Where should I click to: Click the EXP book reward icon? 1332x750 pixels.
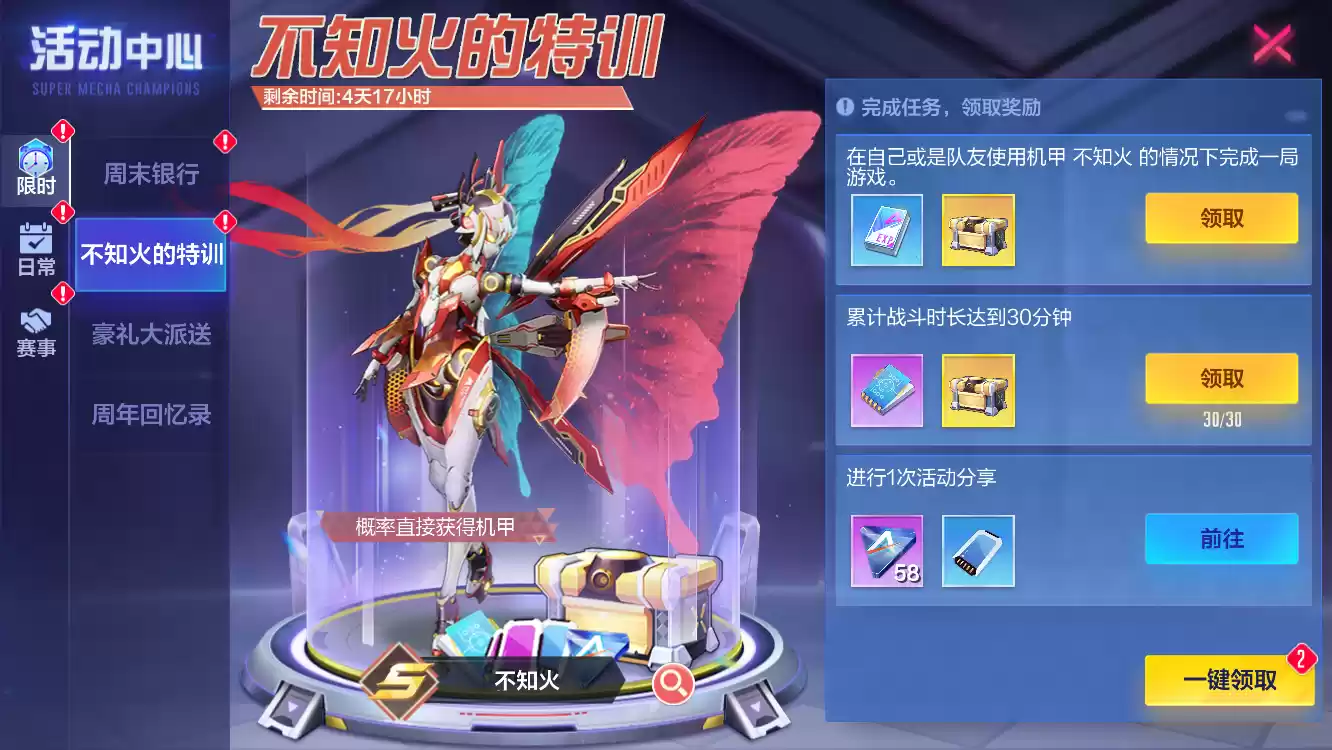point(886,231)
